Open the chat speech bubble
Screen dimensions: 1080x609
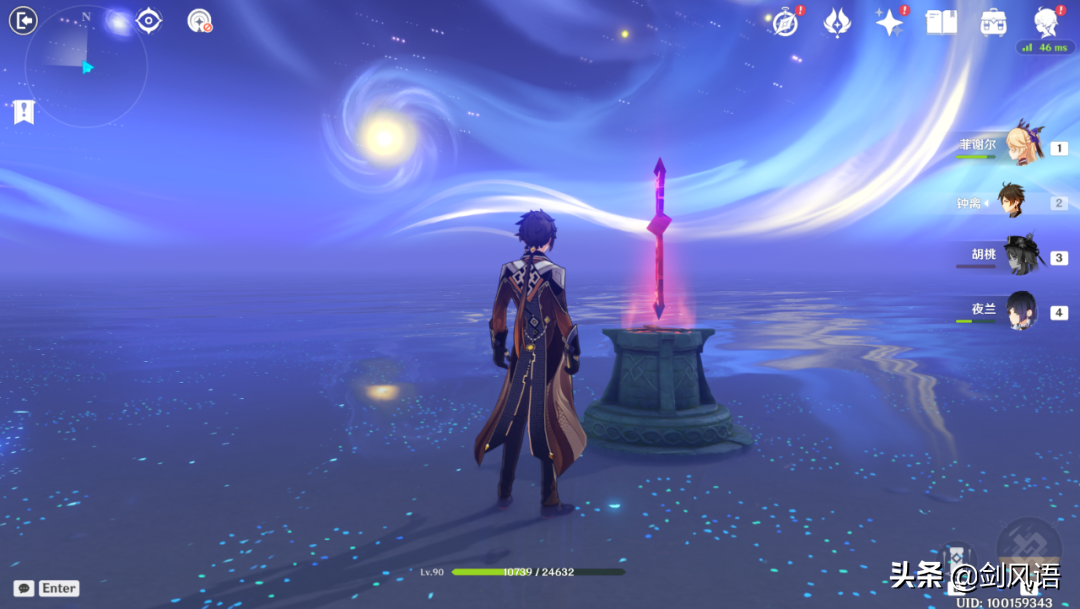click(24, 588)
